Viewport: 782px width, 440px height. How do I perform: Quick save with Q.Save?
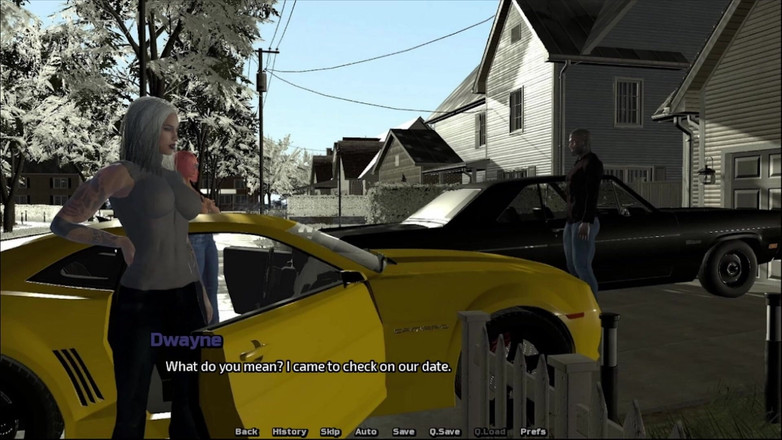coord(444,432)
